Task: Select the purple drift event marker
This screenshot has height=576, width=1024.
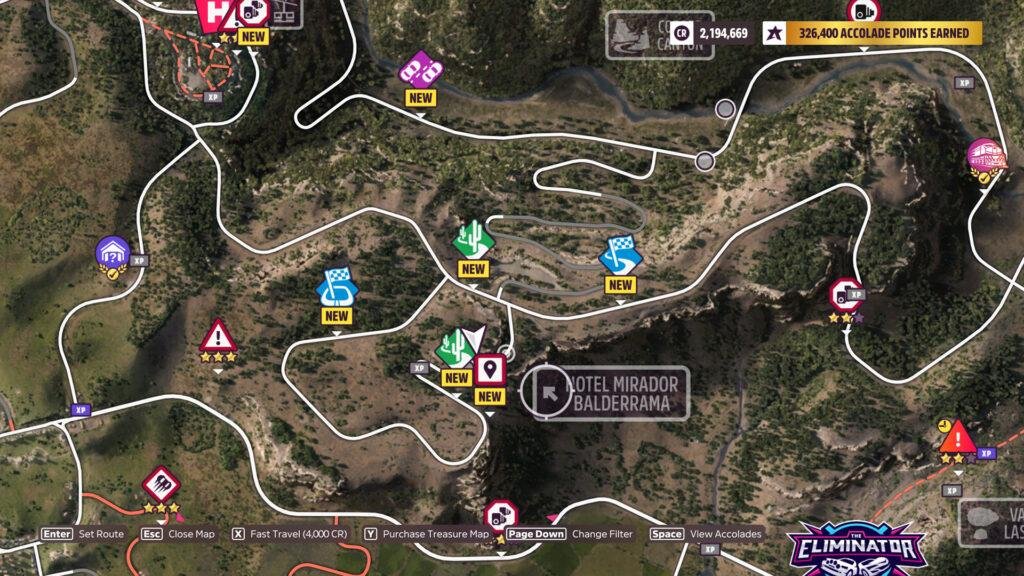Action: [420, 68]
